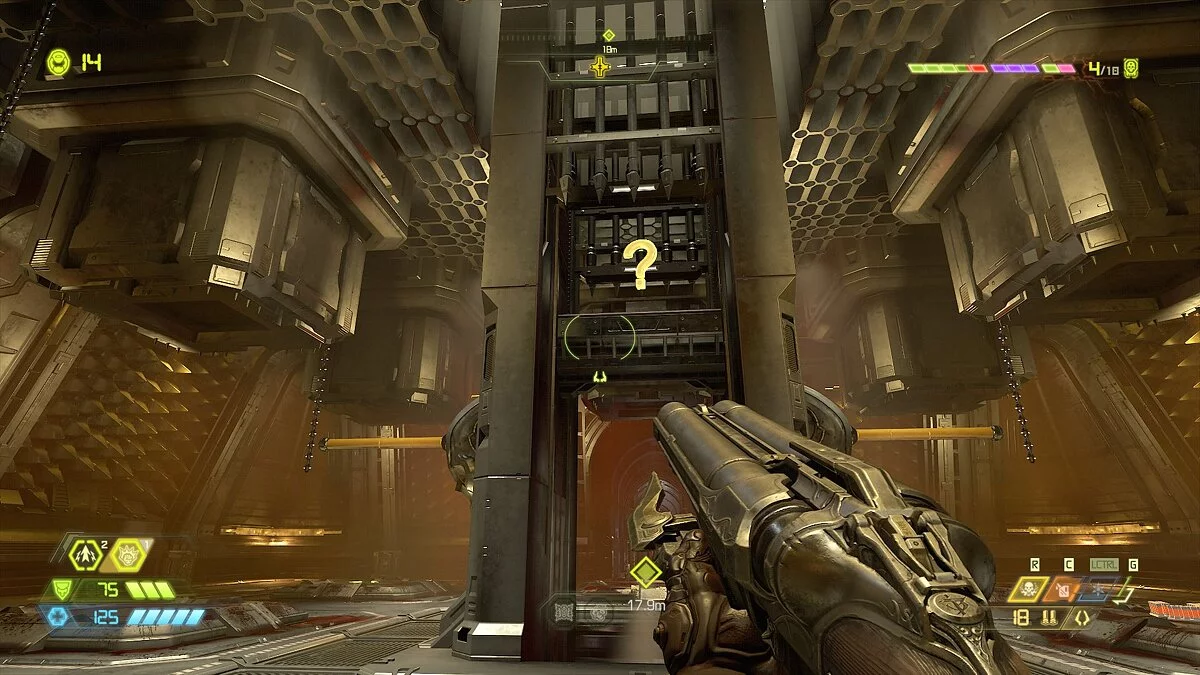Viewport: 1200px width, 675px height.
Task: Select the 17.9m yellow diamond marker
Action: point(646,573)
